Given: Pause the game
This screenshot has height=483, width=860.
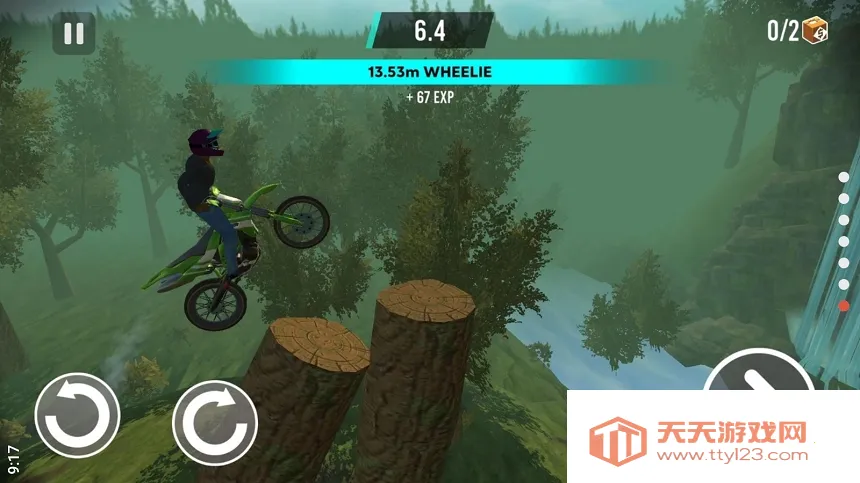Looking at the screenshot, I should 74,33.
